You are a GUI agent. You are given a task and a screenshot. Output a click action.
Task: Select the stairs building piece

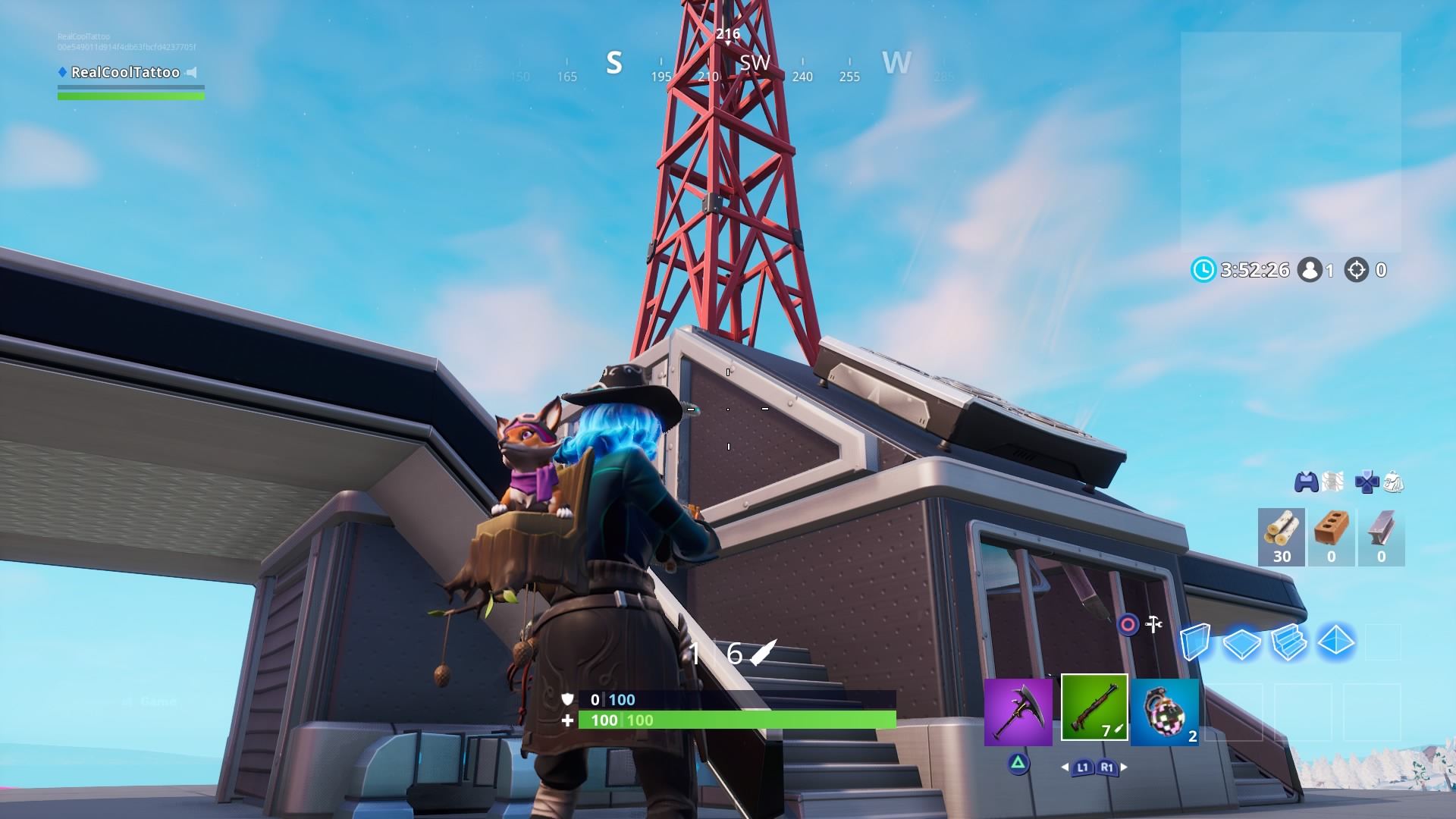(1288, 642)
